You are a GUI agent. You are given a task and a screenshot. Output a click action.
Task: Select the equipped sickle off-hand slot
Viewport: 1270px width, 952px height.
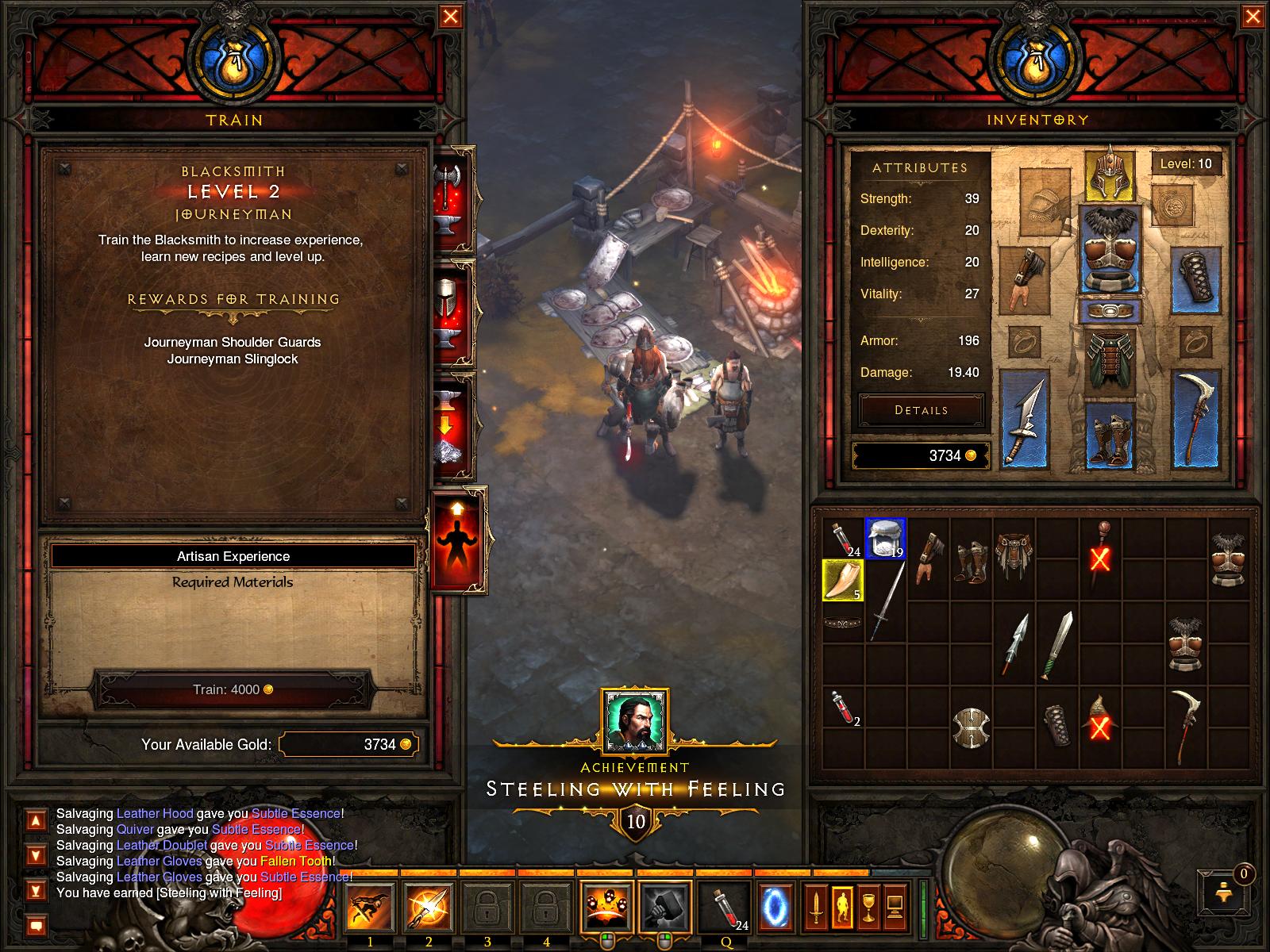click(1194, 419)
